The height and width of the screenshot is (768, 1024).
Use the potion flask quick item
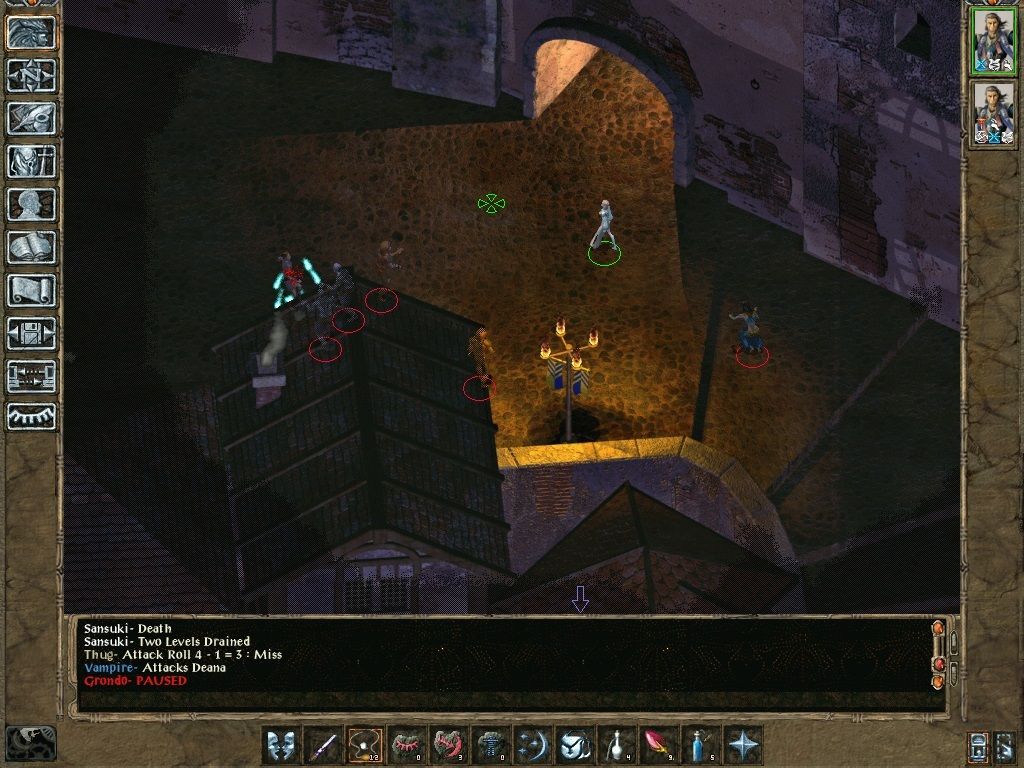tap(616, 746)
